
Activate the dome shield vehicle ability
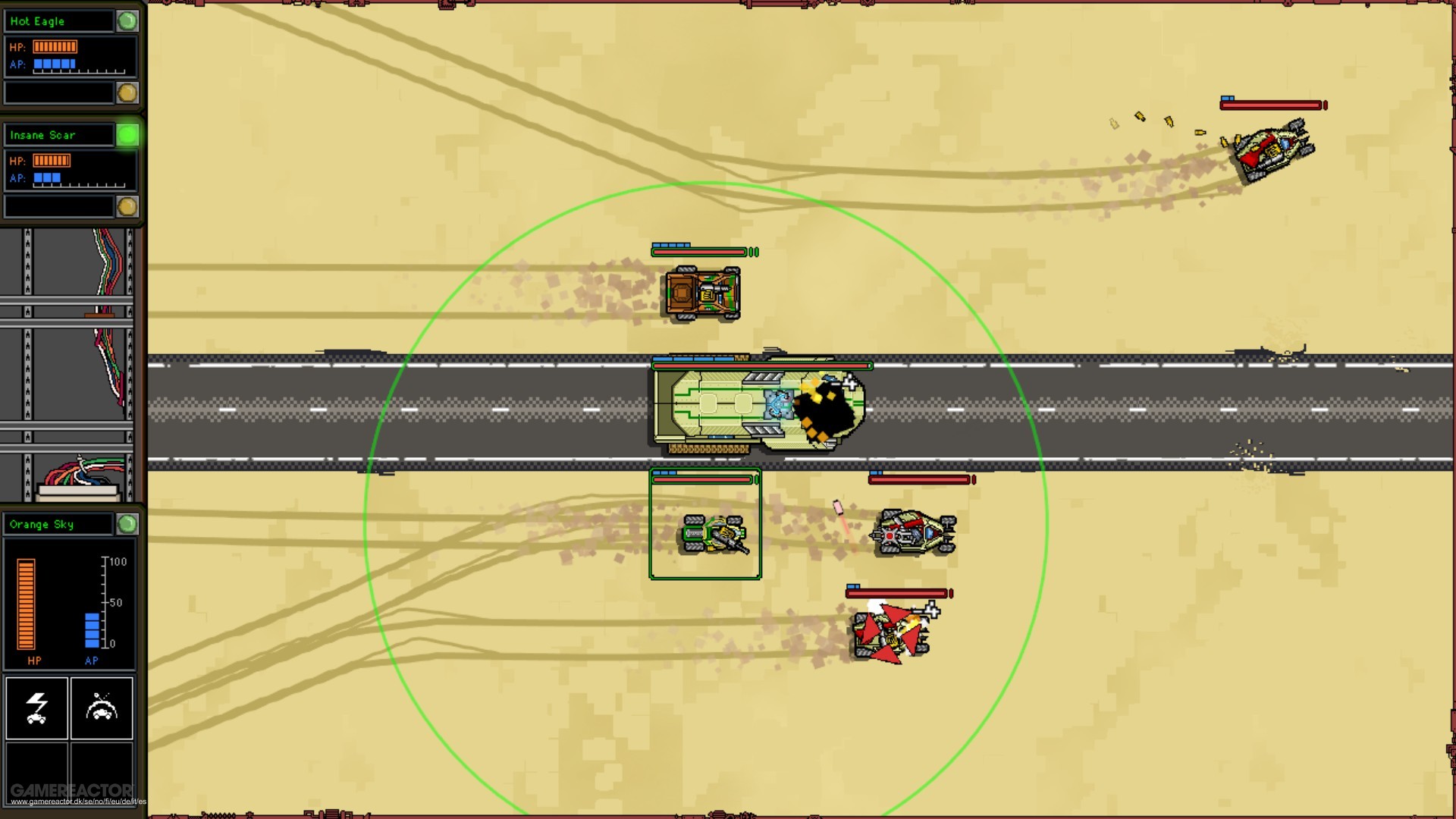[x=102, y=708]
